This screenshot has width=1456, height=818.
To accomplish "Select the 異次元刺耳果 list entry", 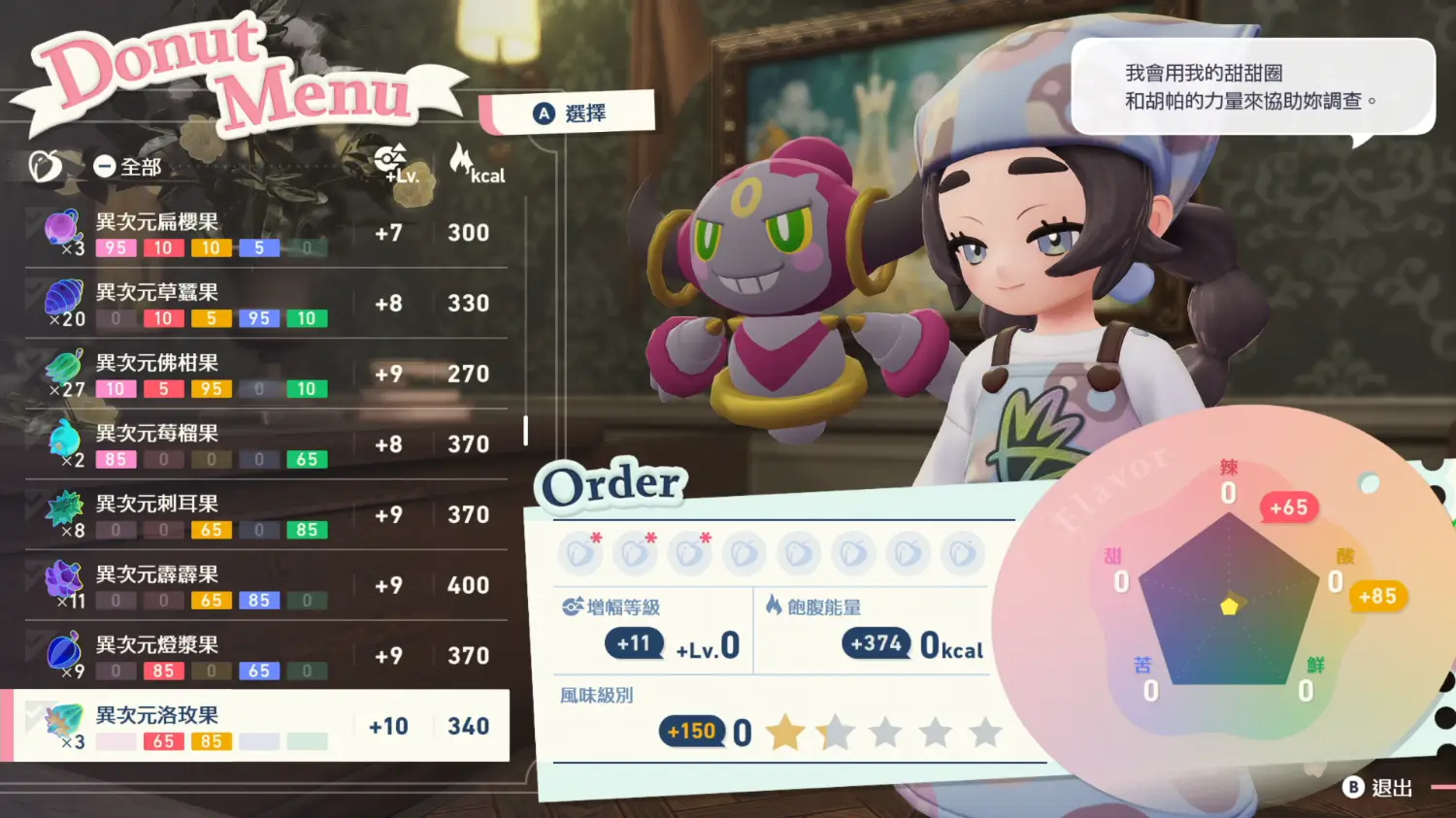I will coord(262,515).
